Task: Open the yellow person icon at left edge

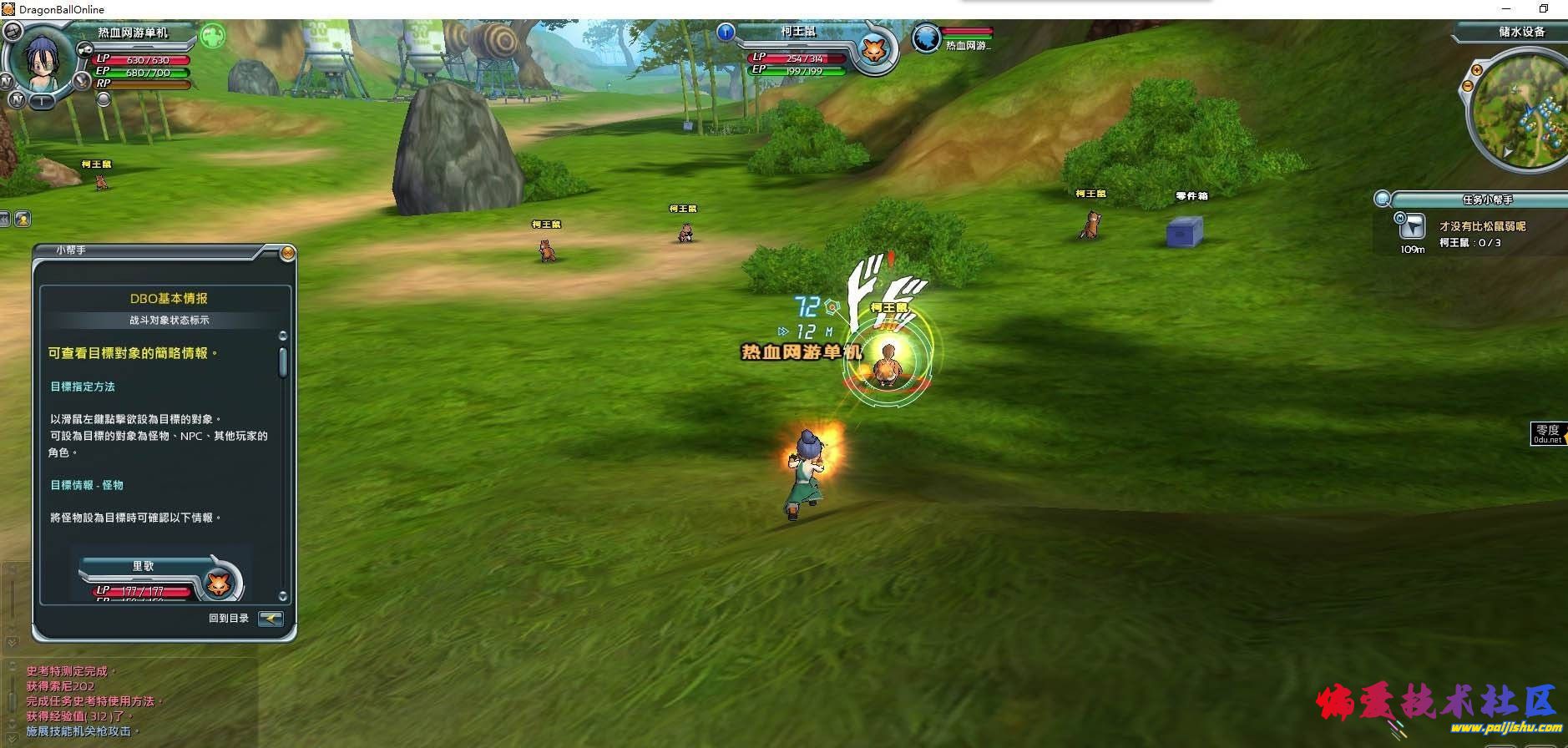Action: pyautogui.click(x=23, y=219)
